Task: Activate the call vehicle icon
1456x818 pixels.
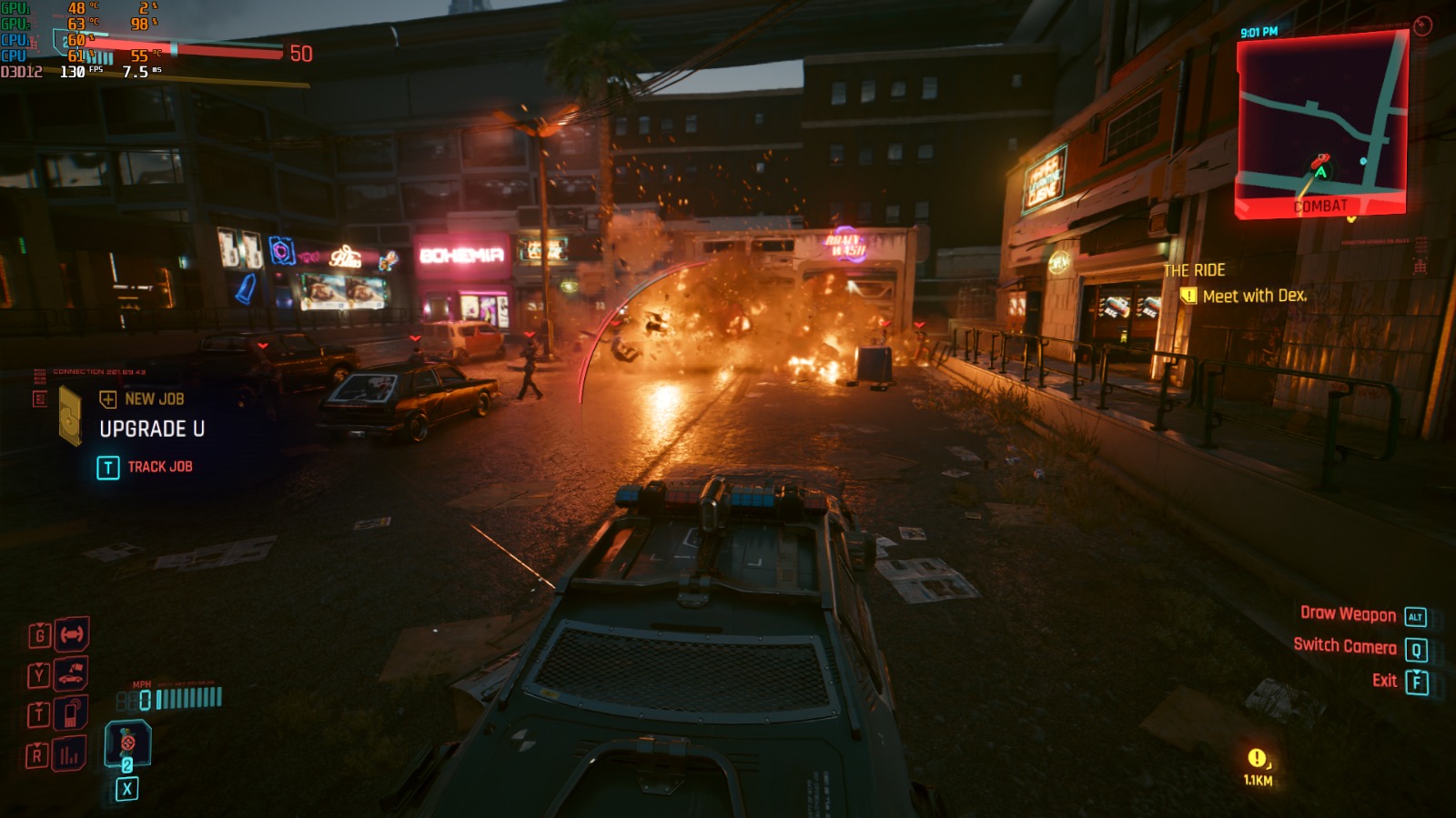Action: (x=71, y=675)
